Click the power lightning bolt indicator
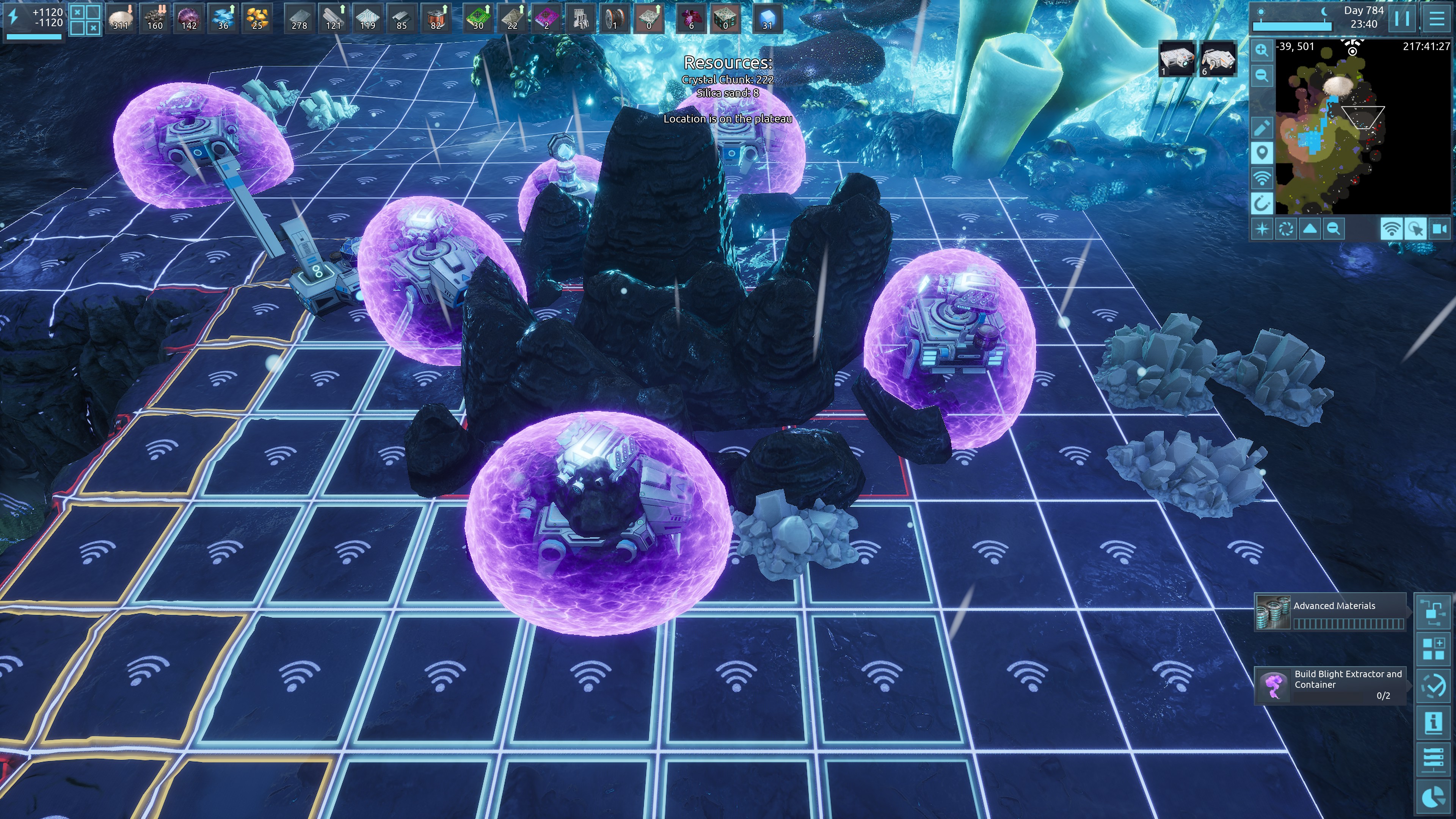This screenshot has height=819, width=1456. (14, 17)
